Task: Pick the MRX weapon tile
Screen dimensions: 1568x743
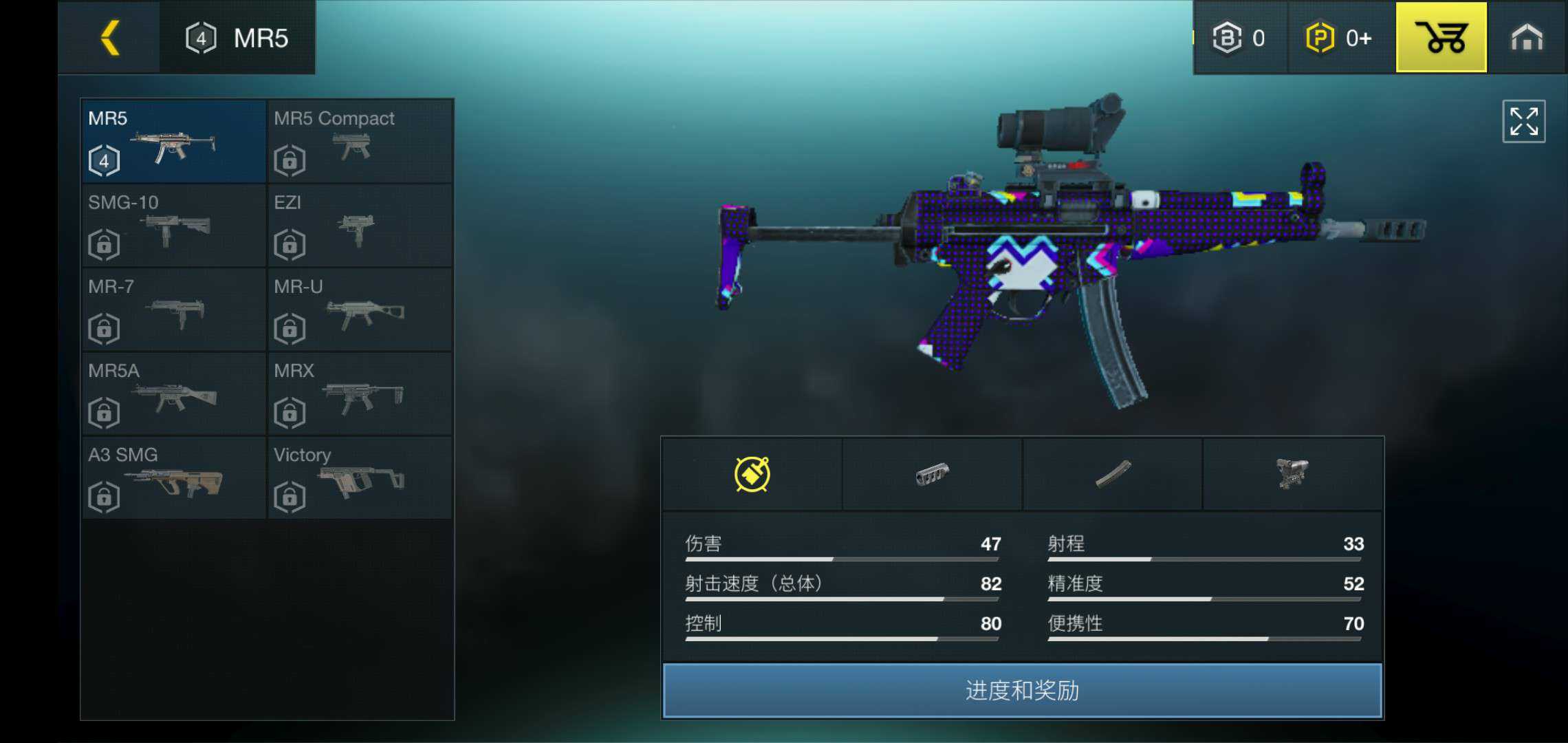Action: (x=360, y=394)
